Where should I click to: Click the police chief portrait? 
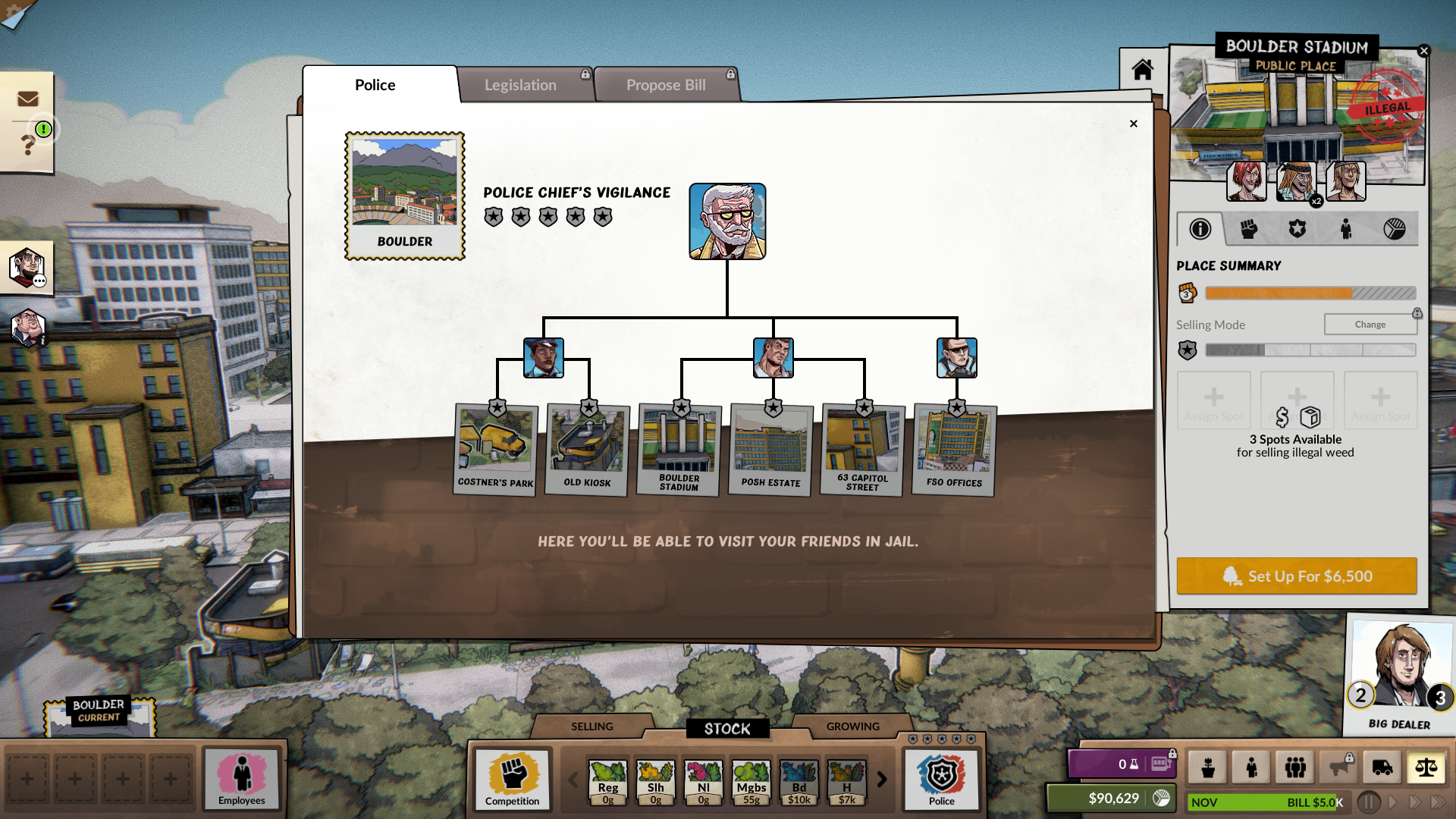pos(727,221)
